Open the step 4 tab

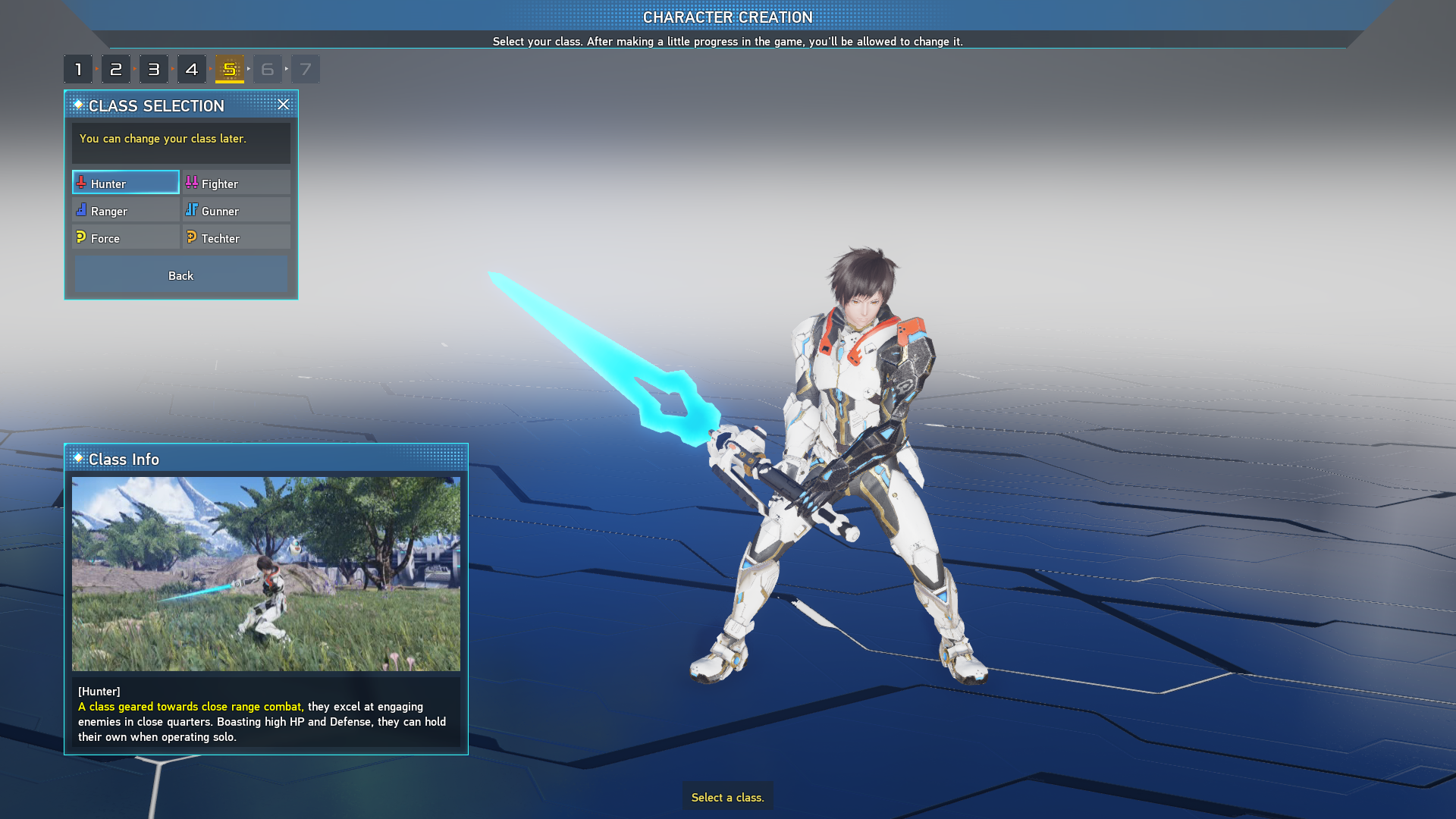[192, 68]
